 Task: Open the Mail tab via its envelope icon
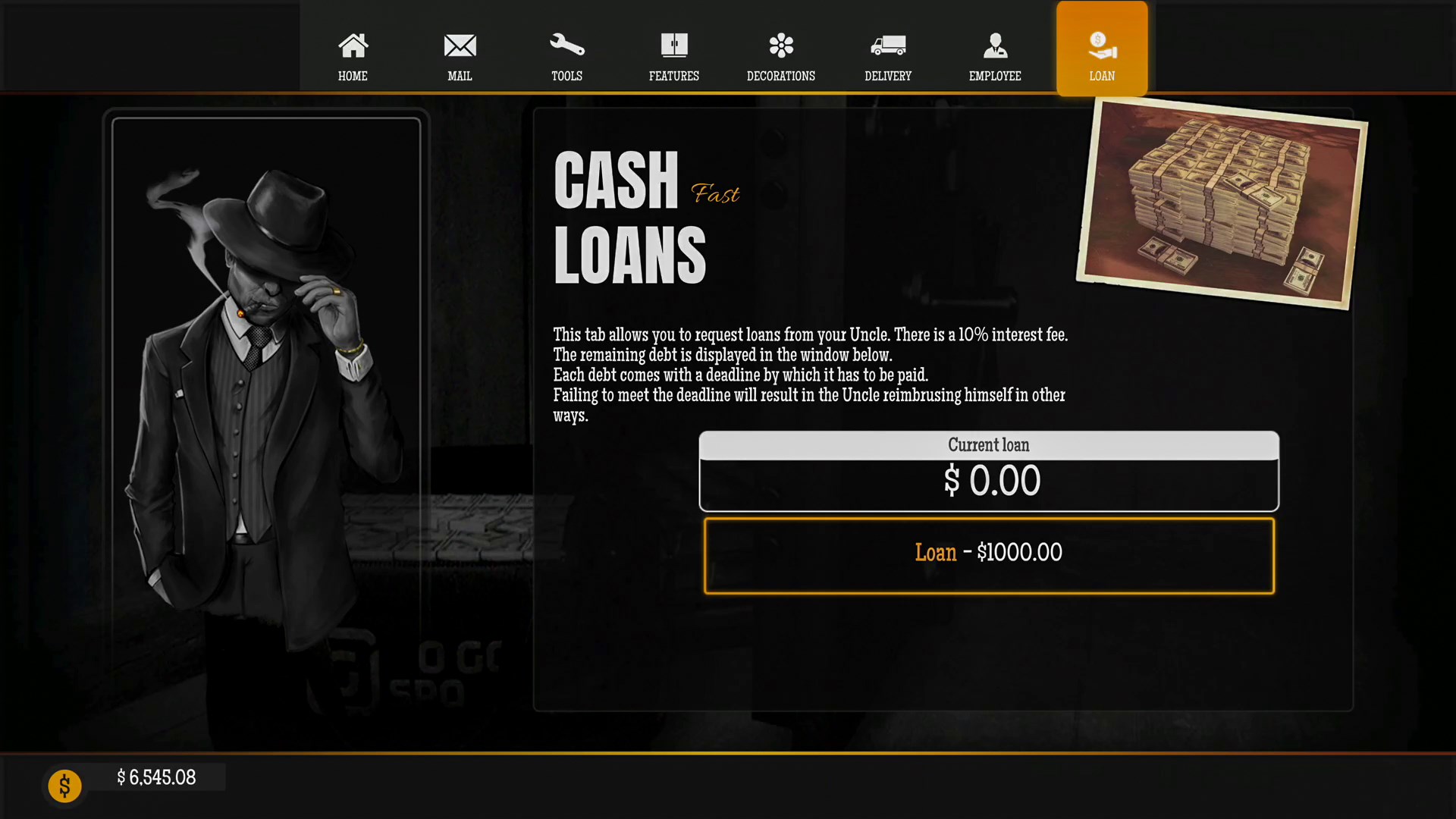coord(460,45)
